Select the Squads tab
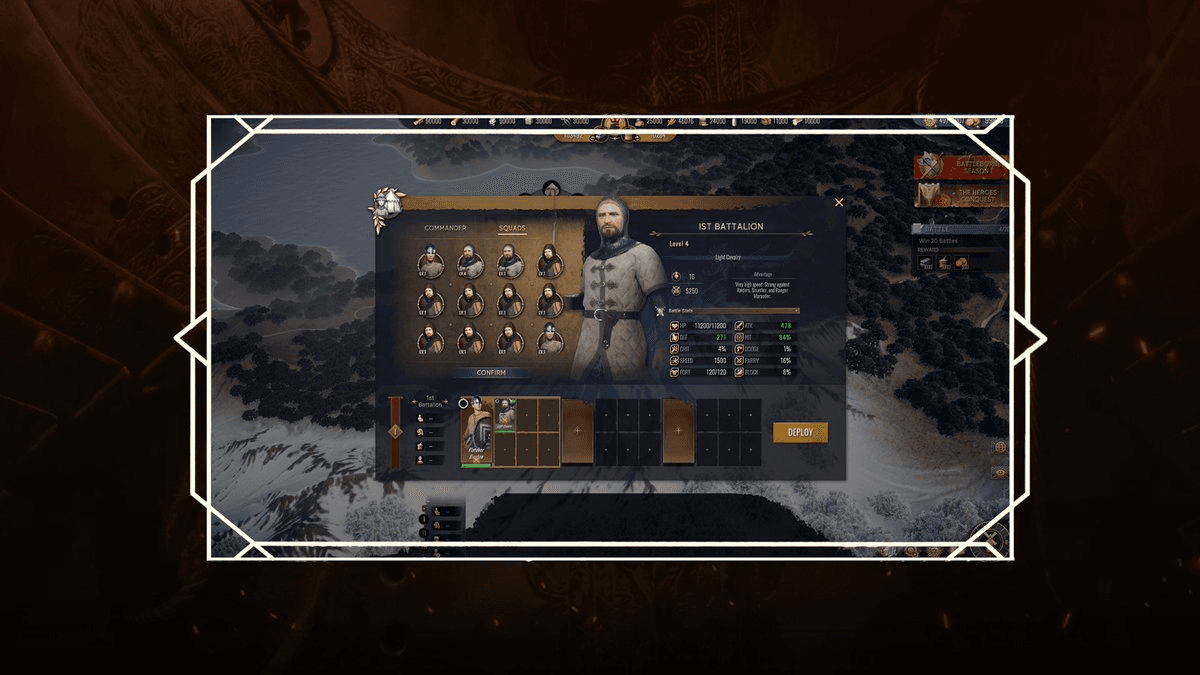 click(512, 228)
